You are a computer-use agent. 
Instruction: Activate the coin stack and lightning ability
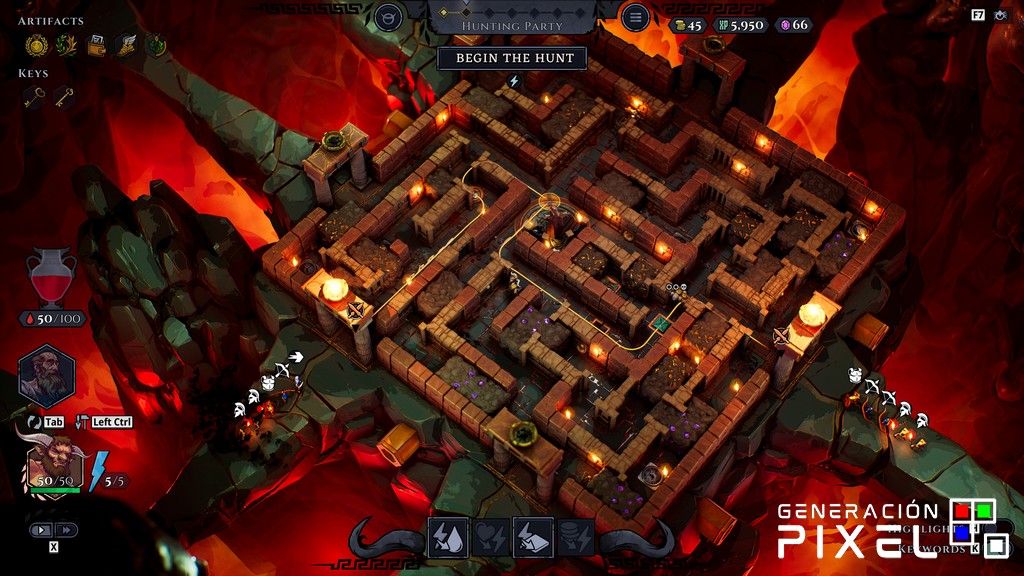[576, 537]
